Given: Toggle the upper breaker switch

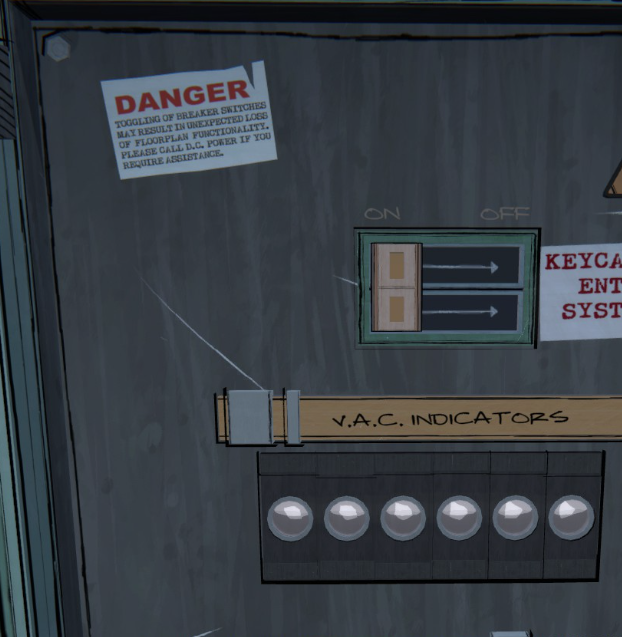Looking at the screenshot, I should pos(396,265).
